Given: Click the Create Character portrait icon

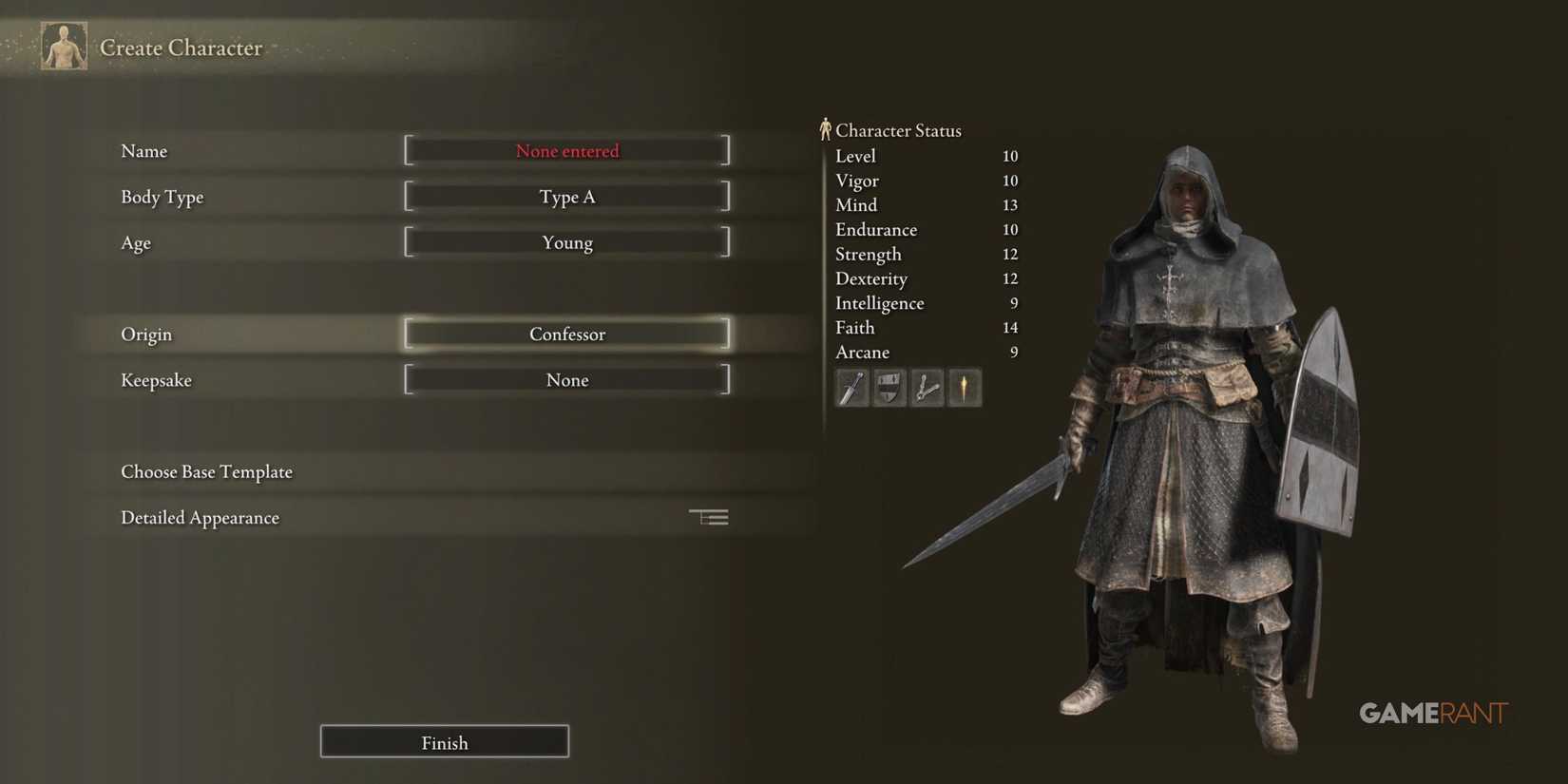Looking at the screenshot, I should tap(63, 45).
